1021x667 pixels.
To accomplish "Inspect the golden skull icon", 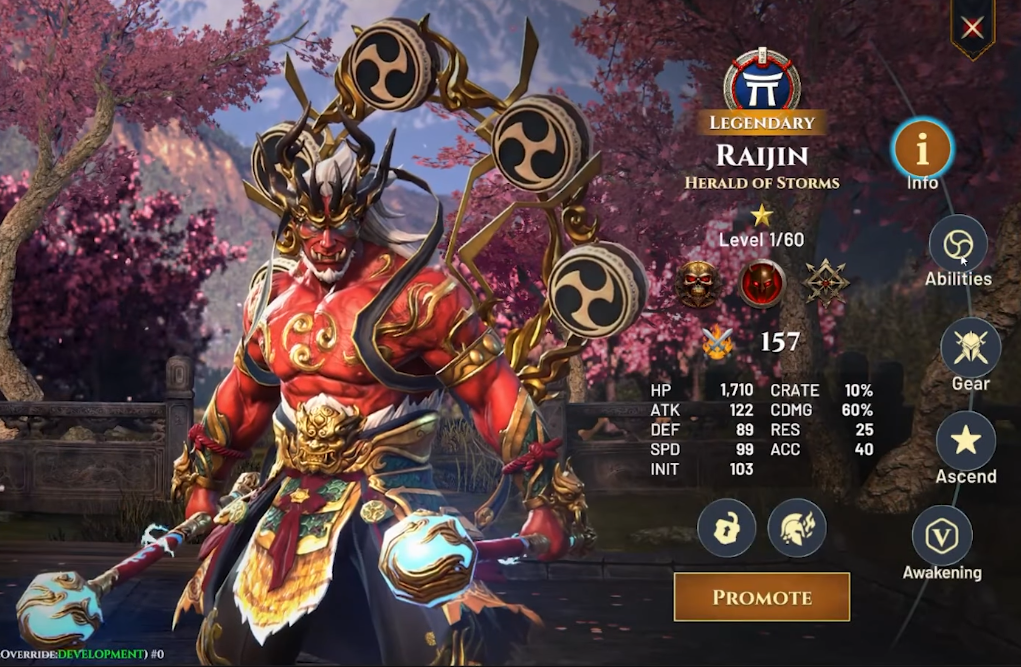I will click(x=699, y=284).
